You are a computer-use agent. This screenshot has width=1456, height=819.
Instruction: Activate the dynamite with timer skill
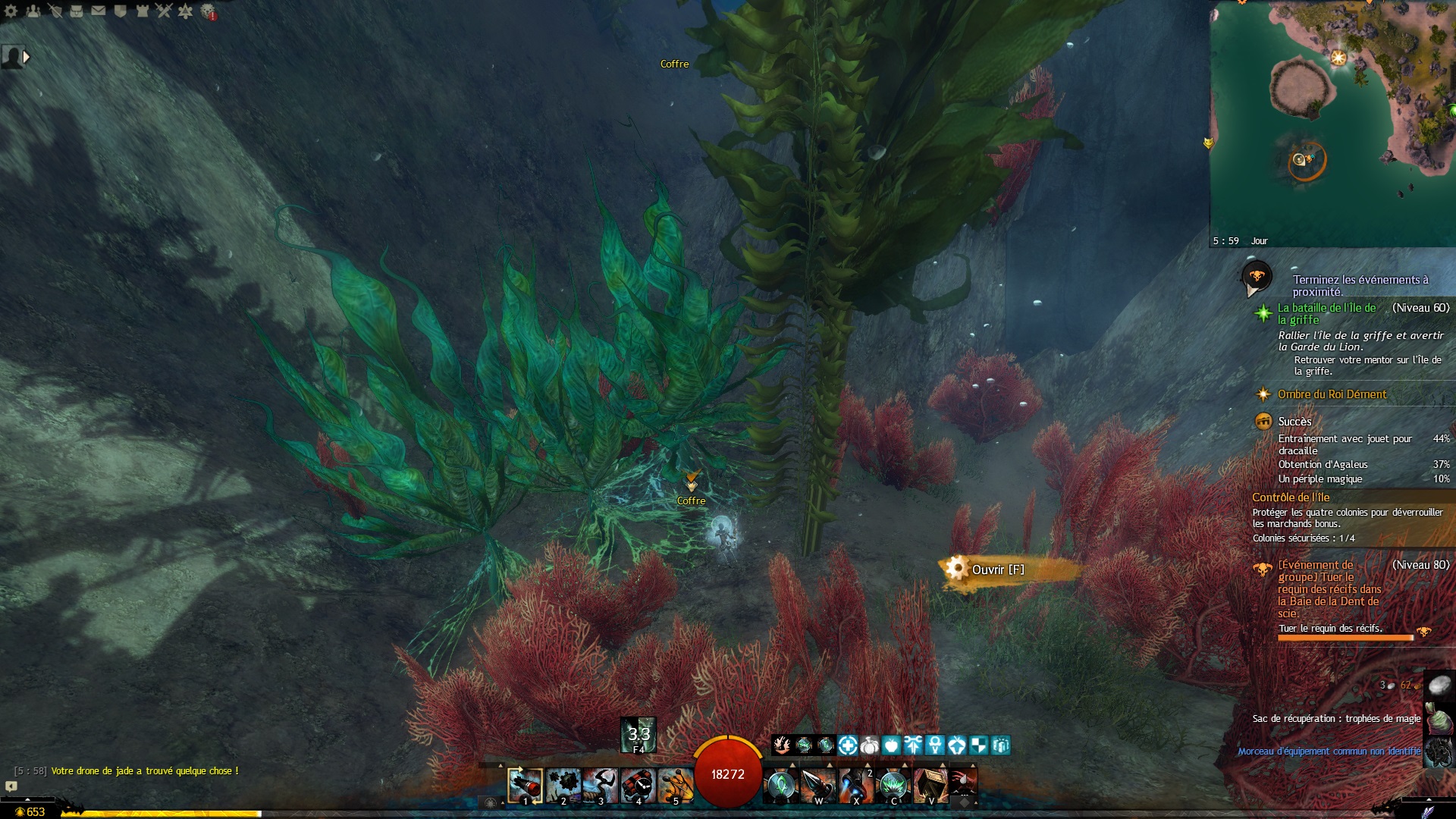[x=638, y=785]
